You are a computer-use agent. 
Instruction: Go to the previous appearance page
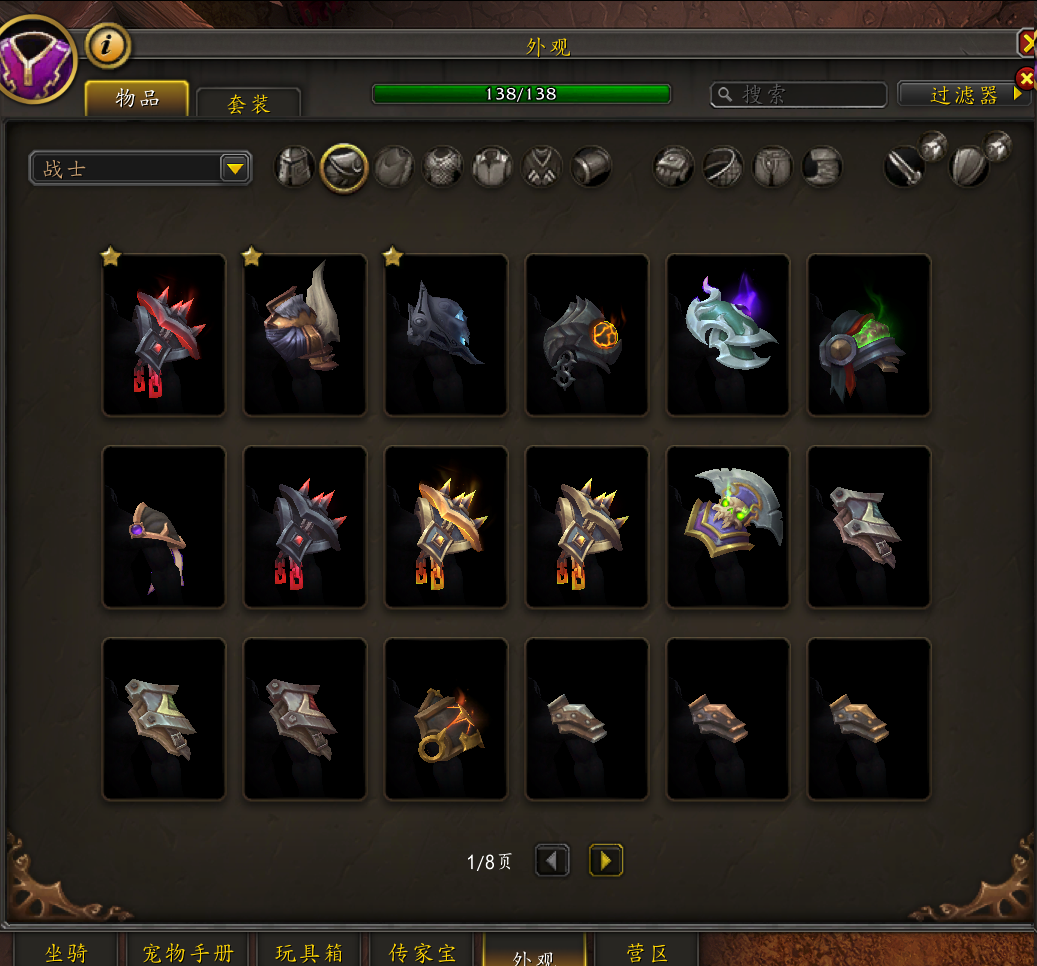point(552,860)
